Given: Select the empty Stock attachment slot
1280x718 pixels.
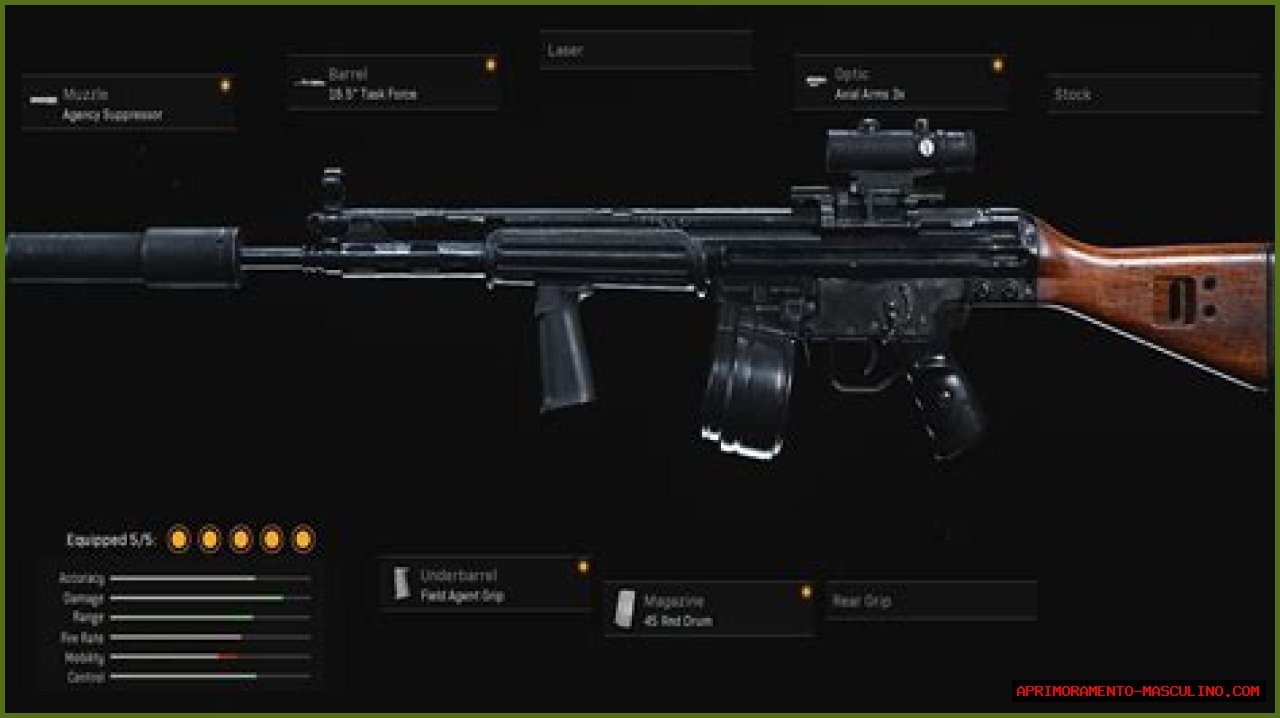Looking at the screenshot, I should coord(1153,95).
